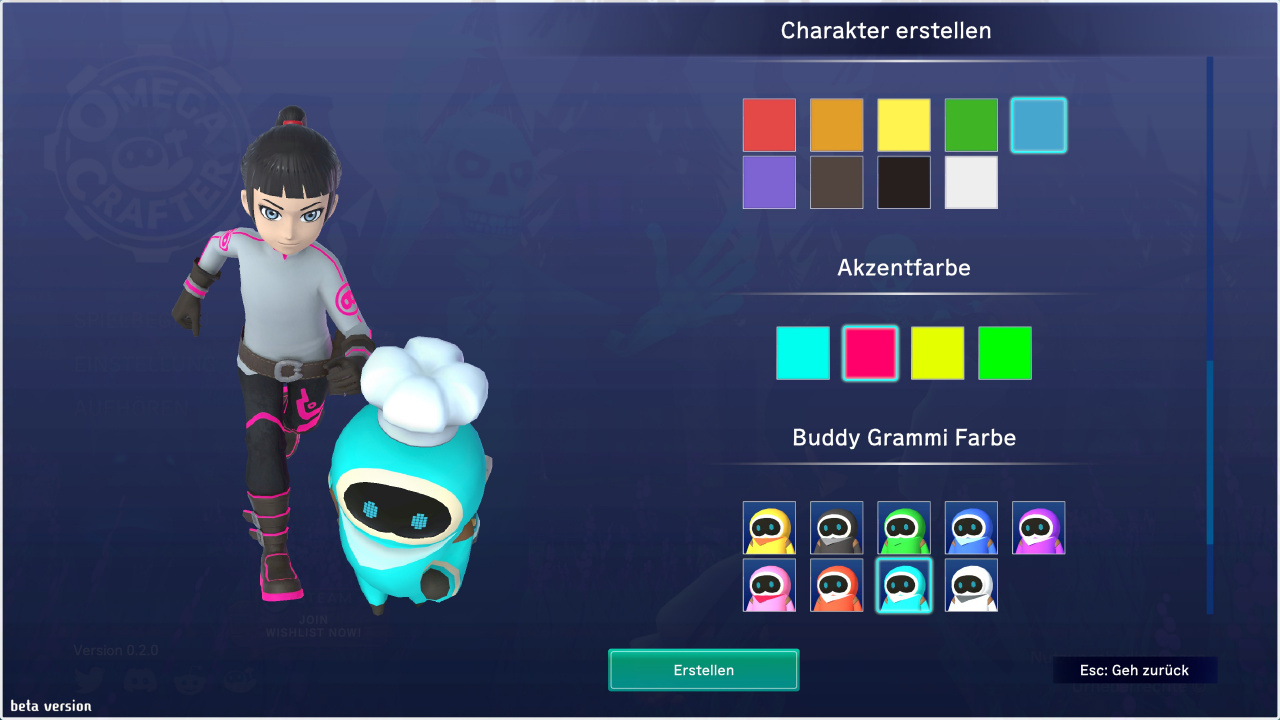Select the orange color swatch

point(836,125)
